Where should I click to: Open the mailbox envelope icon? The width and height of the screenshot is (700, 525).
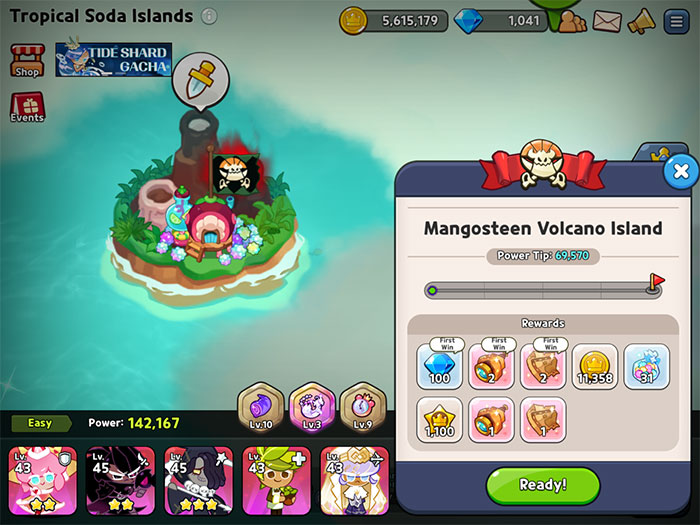tap(607, 20)
